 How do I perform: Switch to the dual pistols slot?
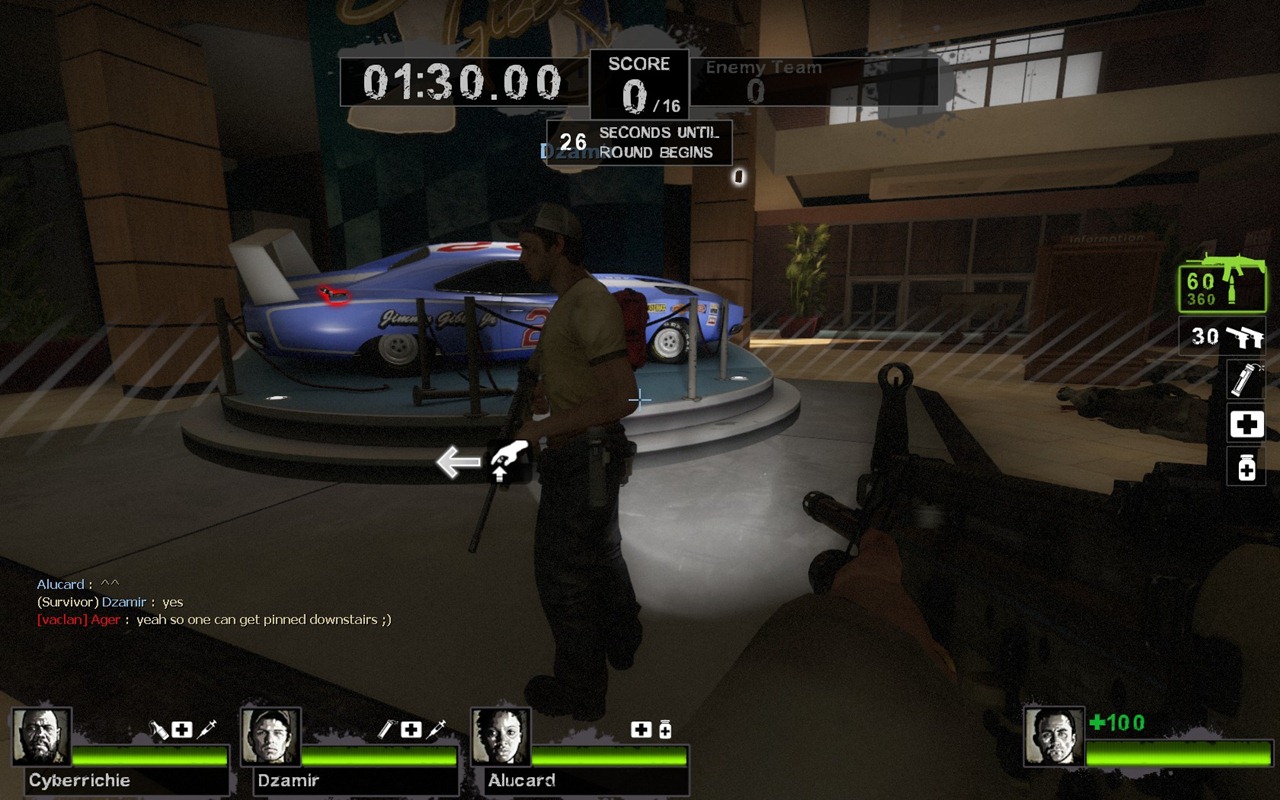(x=1222, y=337)
